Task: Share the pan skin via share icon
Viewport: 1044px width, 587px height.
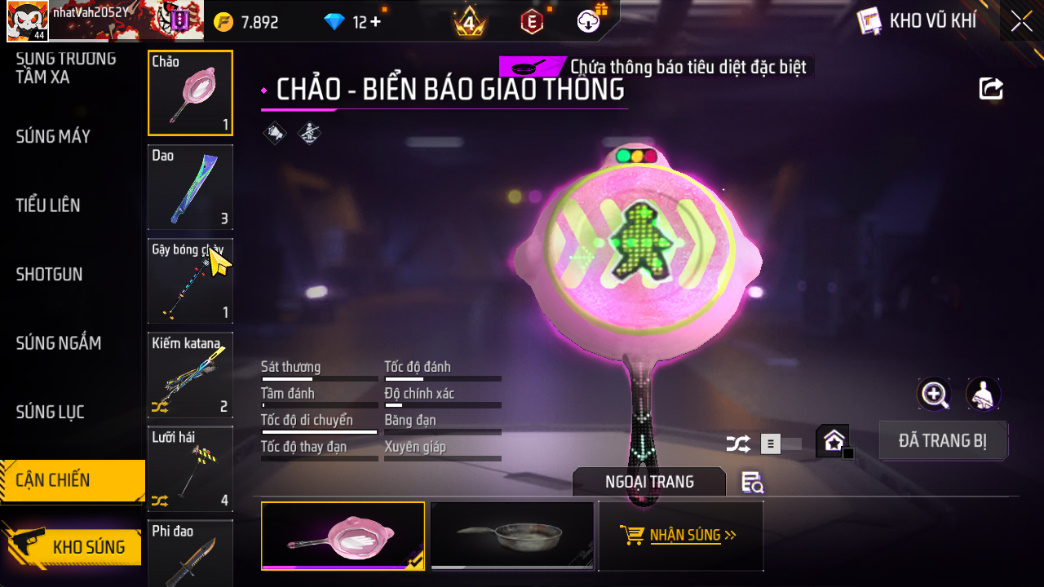Action: point(990,89)
